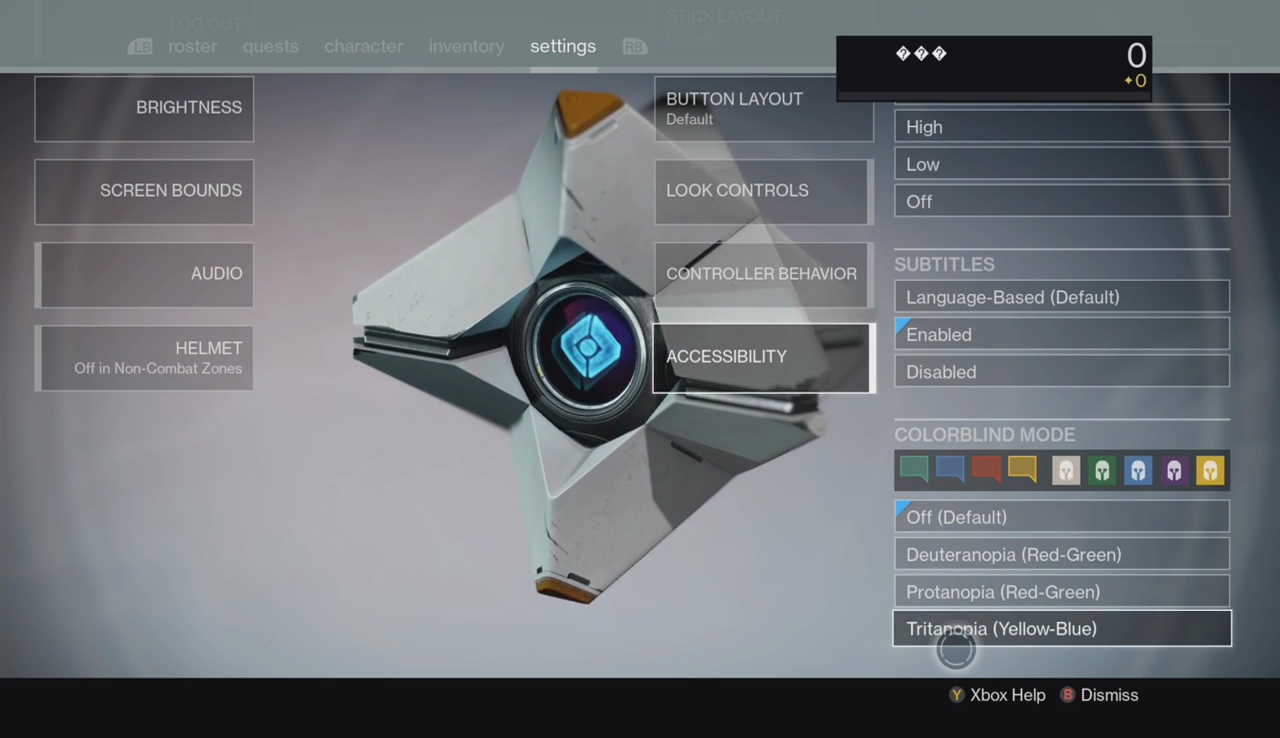Open Look Controls settings
Screen dimensions: 1280x738
pyautogui.click(x=763, y=191)
